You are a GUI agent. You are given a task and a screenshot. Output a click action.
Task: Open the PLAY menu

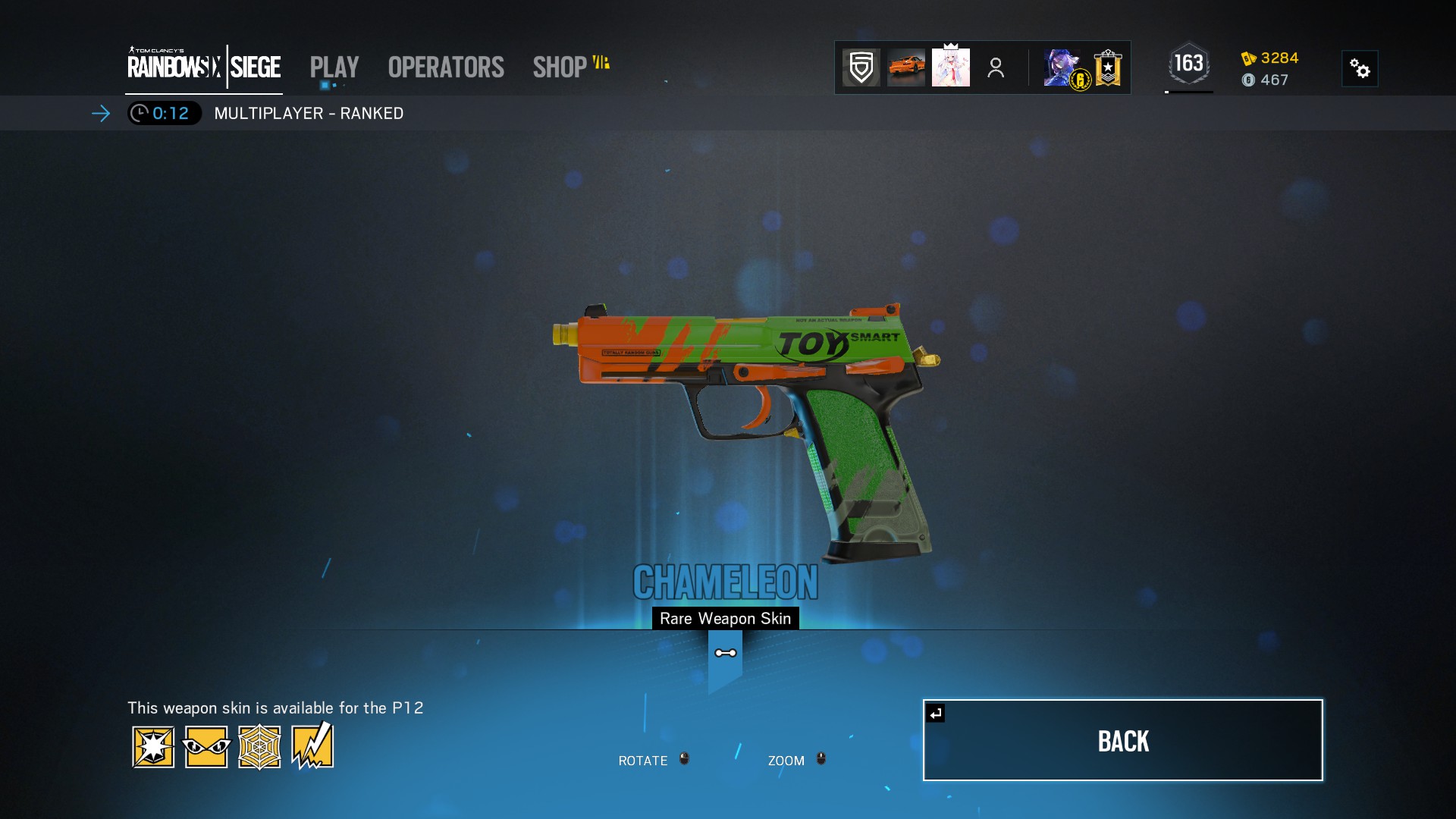[x=334, y=67]
